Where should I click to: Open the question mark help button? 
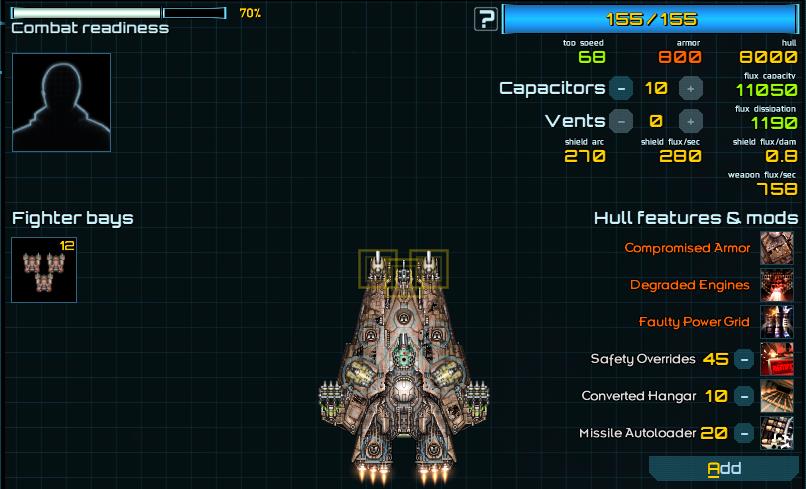point(486,18)
